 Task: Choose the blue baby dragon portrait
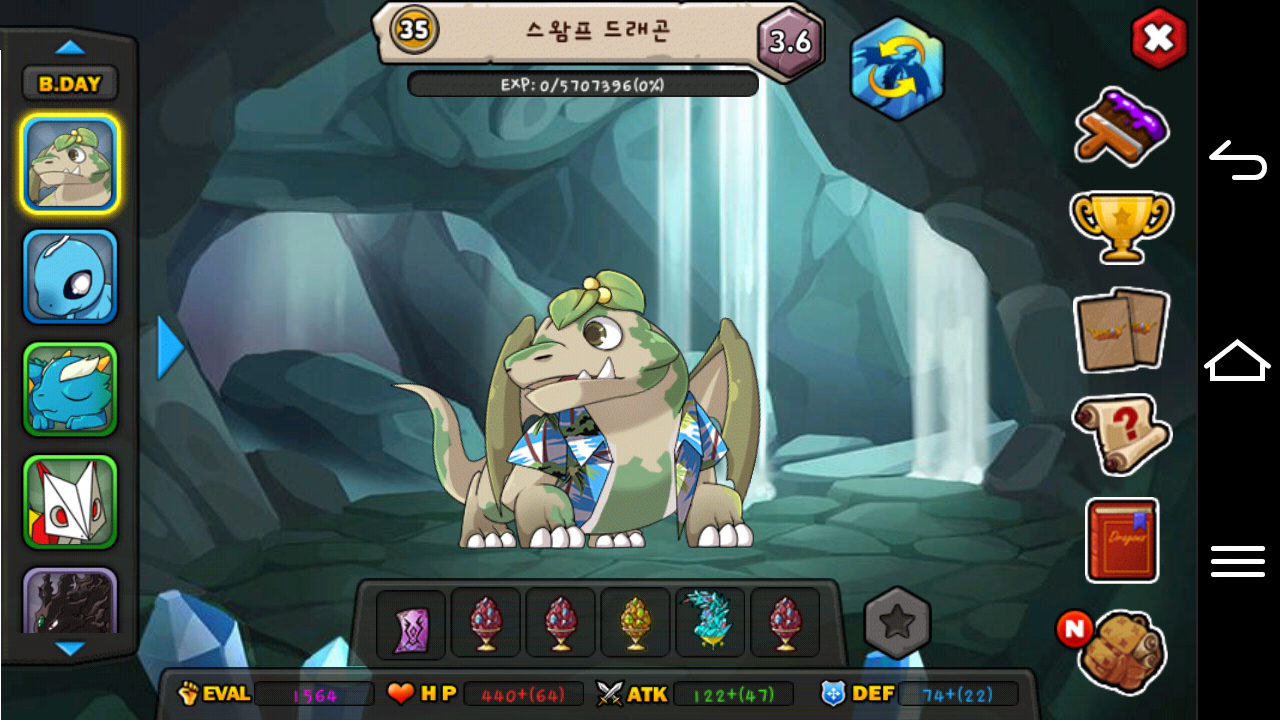(x=70, y=277)
